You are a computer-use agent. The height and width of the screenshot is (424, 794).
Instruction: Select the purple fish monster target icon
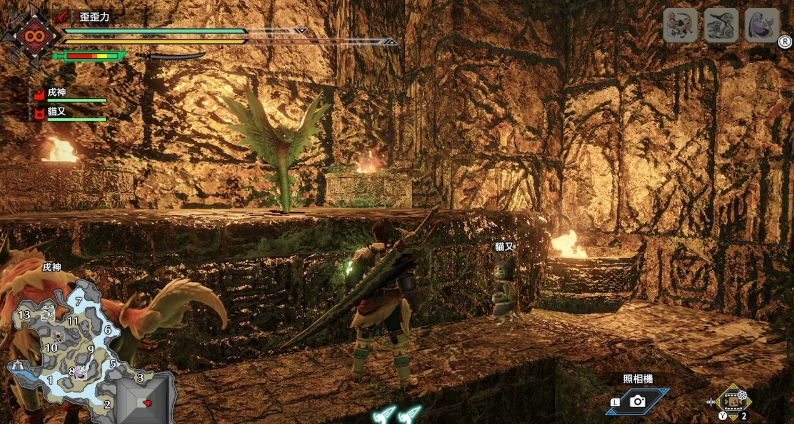coord(762,25)
